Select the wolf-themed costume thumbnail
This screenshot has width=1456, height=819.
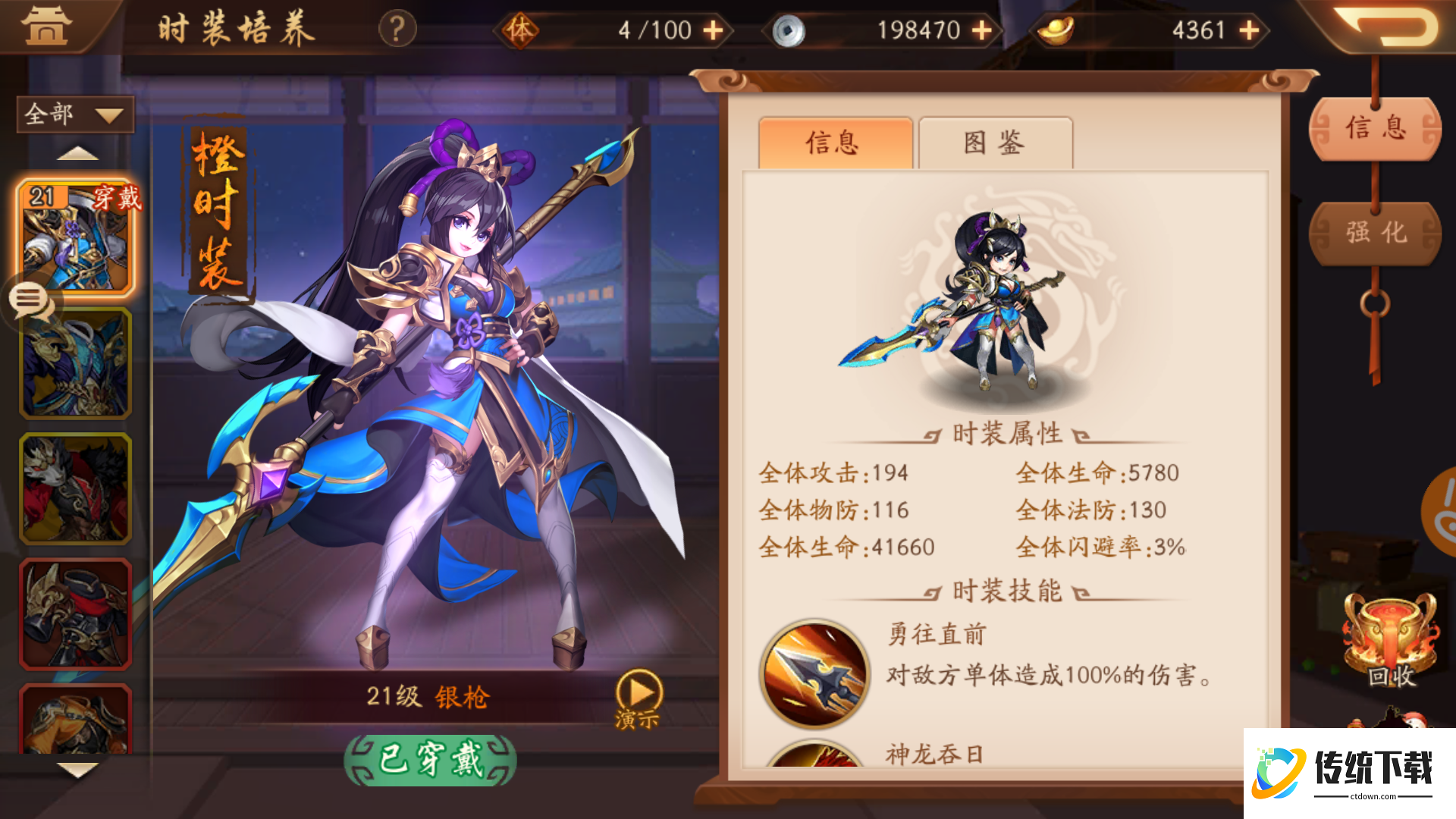point(74,489)
